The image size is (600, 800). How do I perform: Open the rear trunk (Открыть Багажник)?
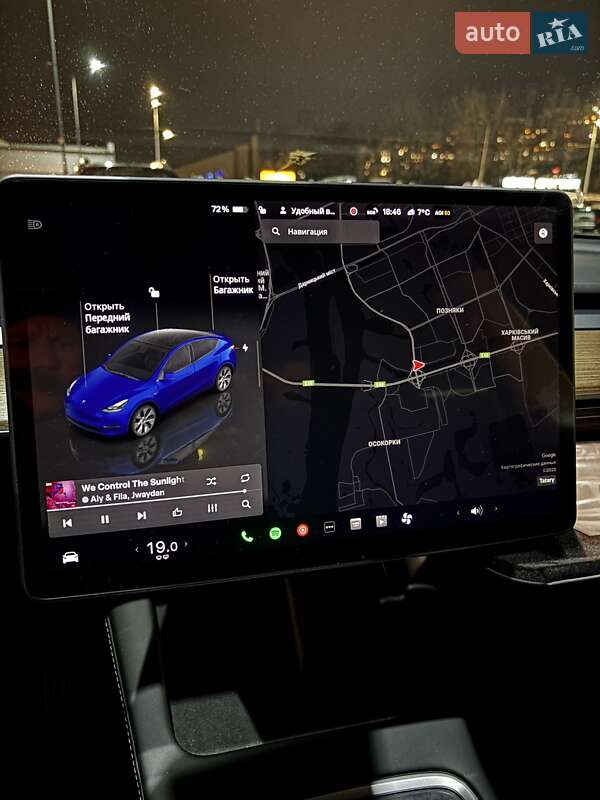coord(231,284)
